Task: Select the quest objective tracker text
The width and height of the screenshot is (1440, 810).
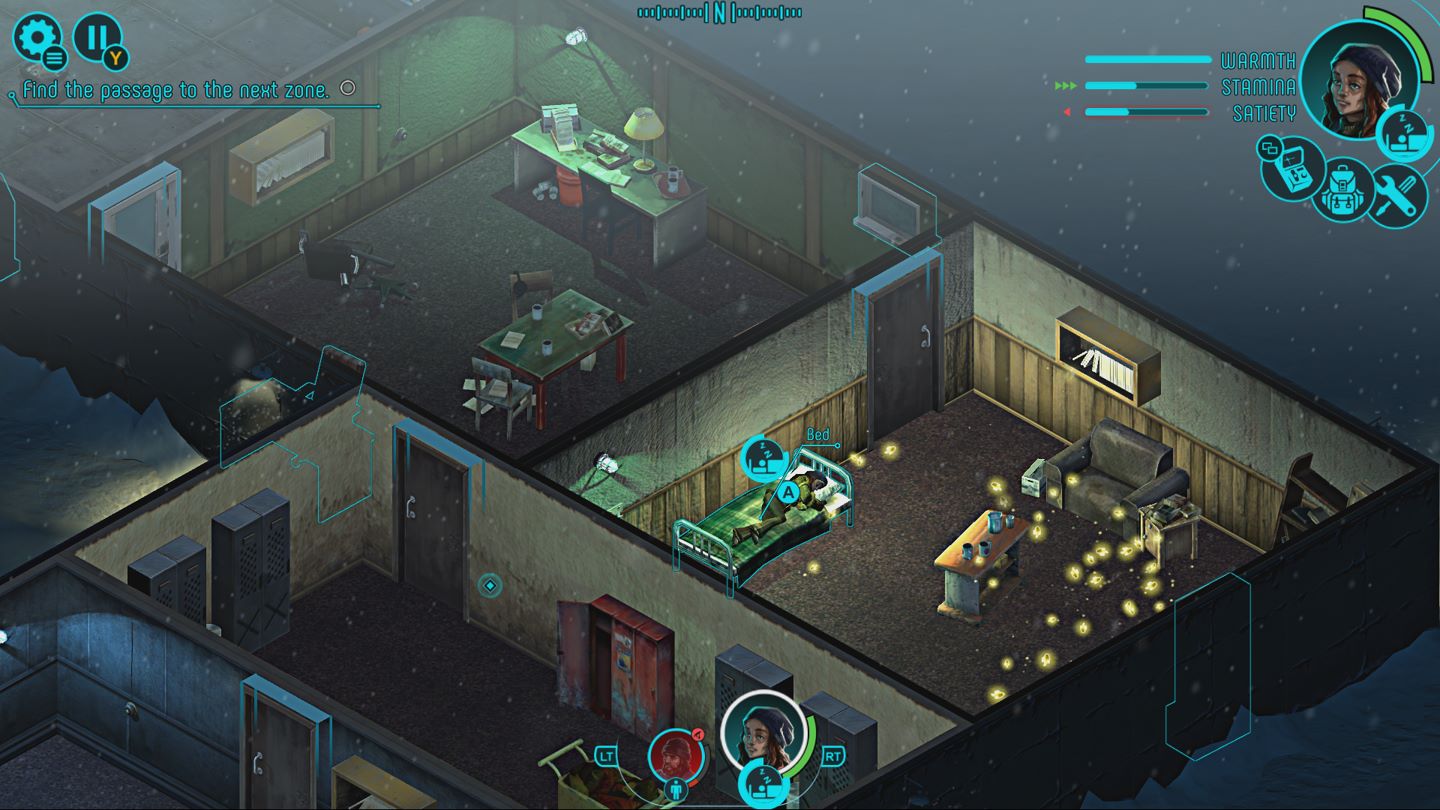Action: point(176,91)
